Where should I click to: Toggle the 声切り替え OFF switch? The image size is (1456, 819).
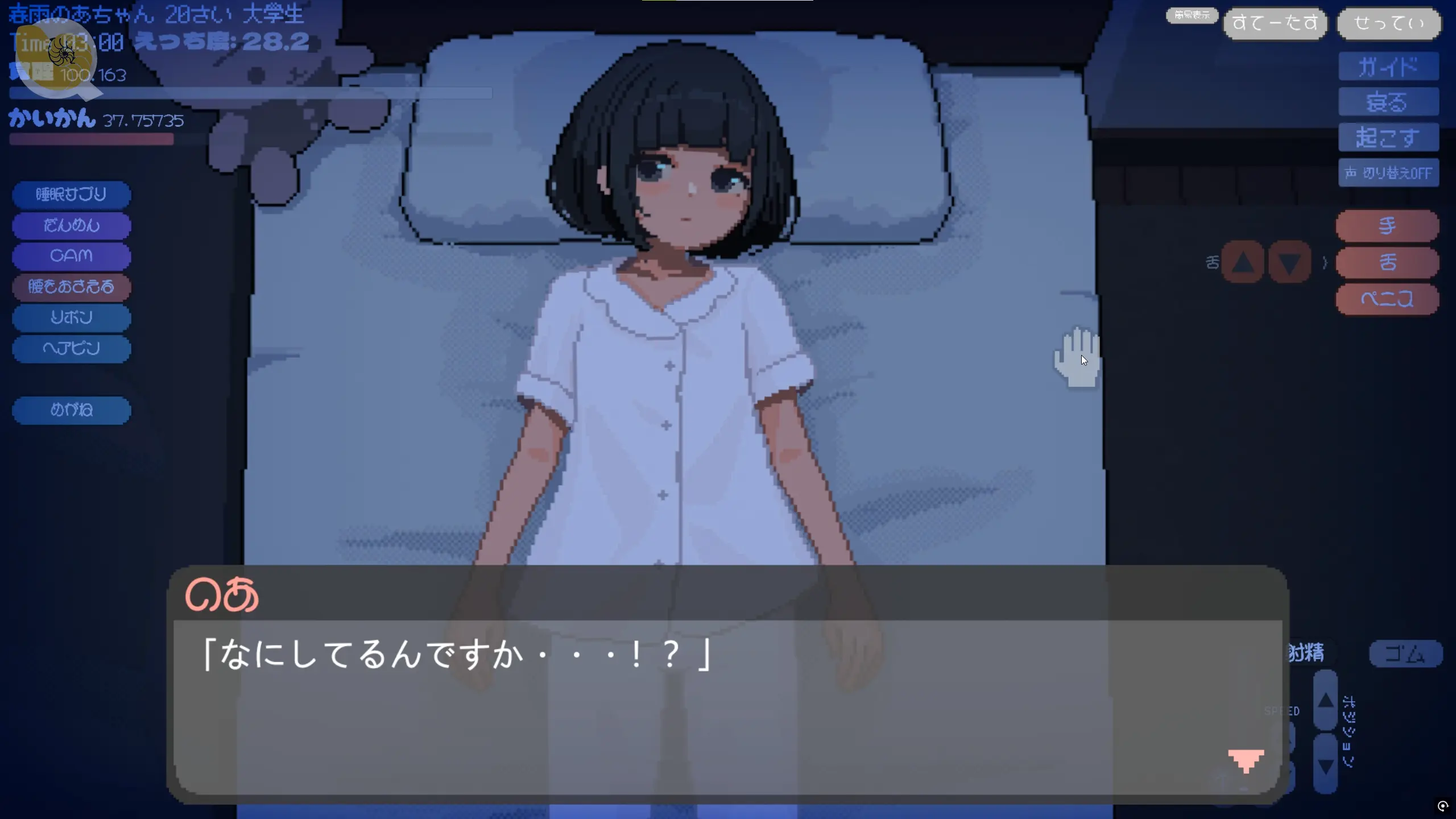click(x=1388, y=173)
